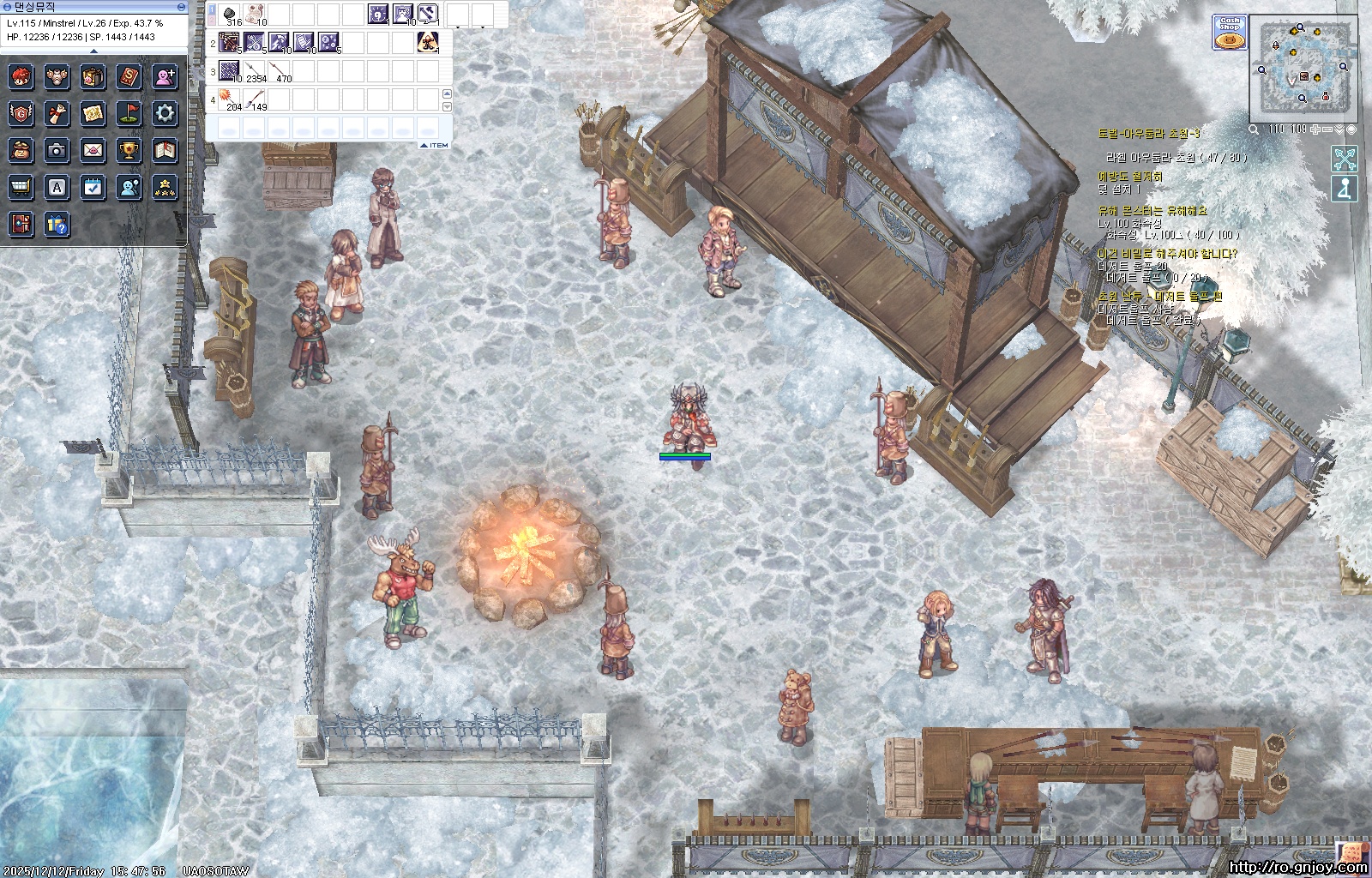The height and width of the screenshot is (878, 1372).
Task: Open the character info red-haired face icon
Action: pos(21,76)
